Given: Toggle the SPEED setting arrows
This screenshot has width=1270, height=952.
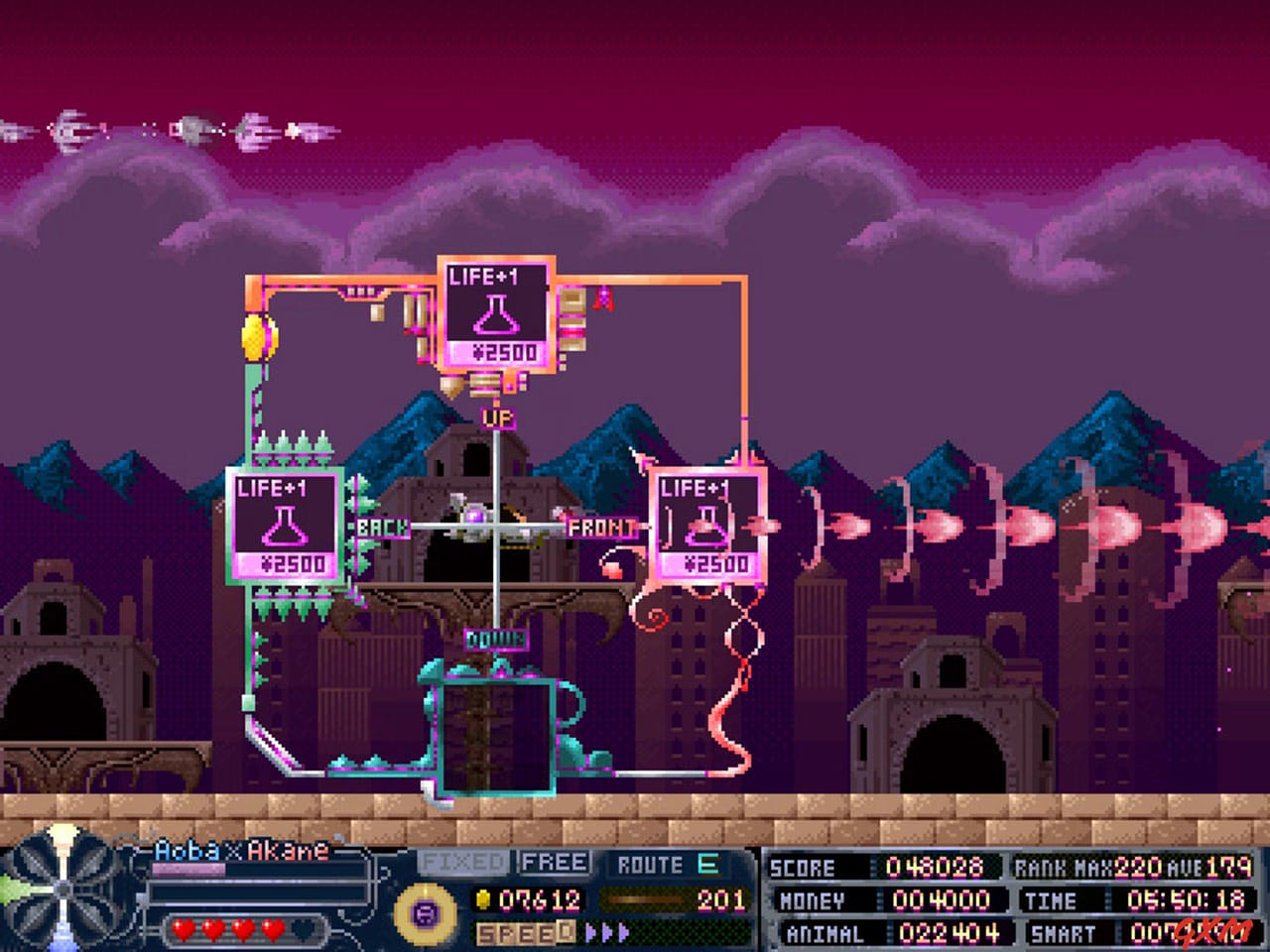Looking at the screenshot, I should [x=606, y=934].
